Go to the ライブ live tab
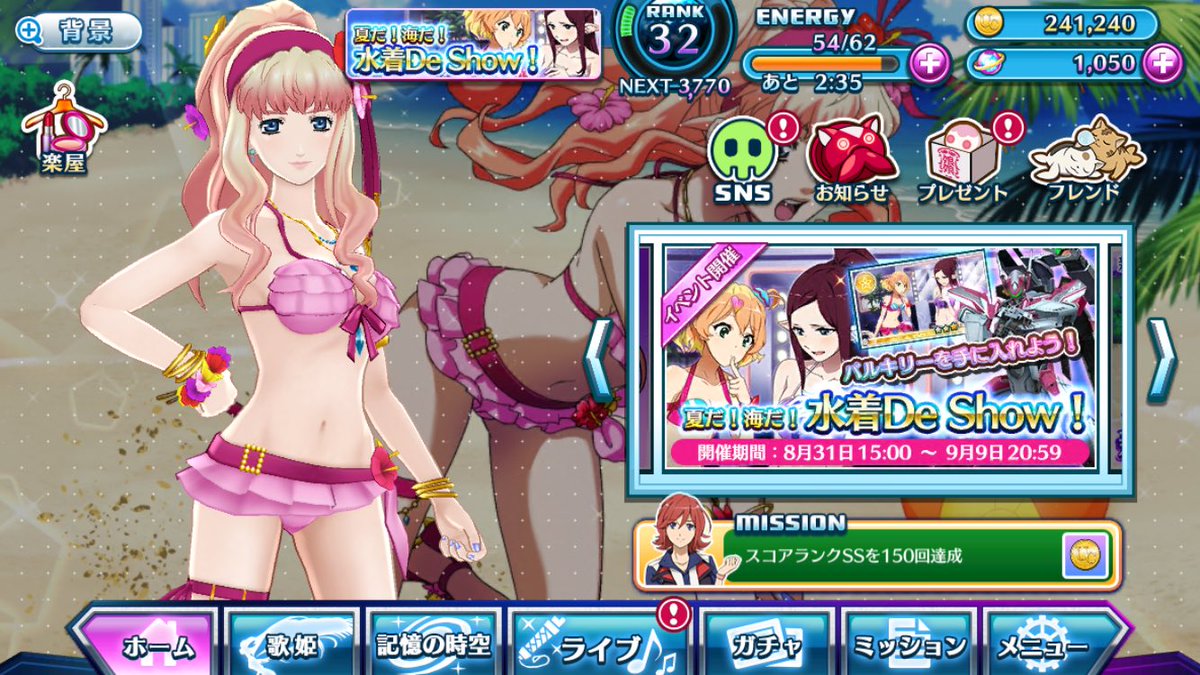Screen dimensions: 1200x675 coord(597,645)
